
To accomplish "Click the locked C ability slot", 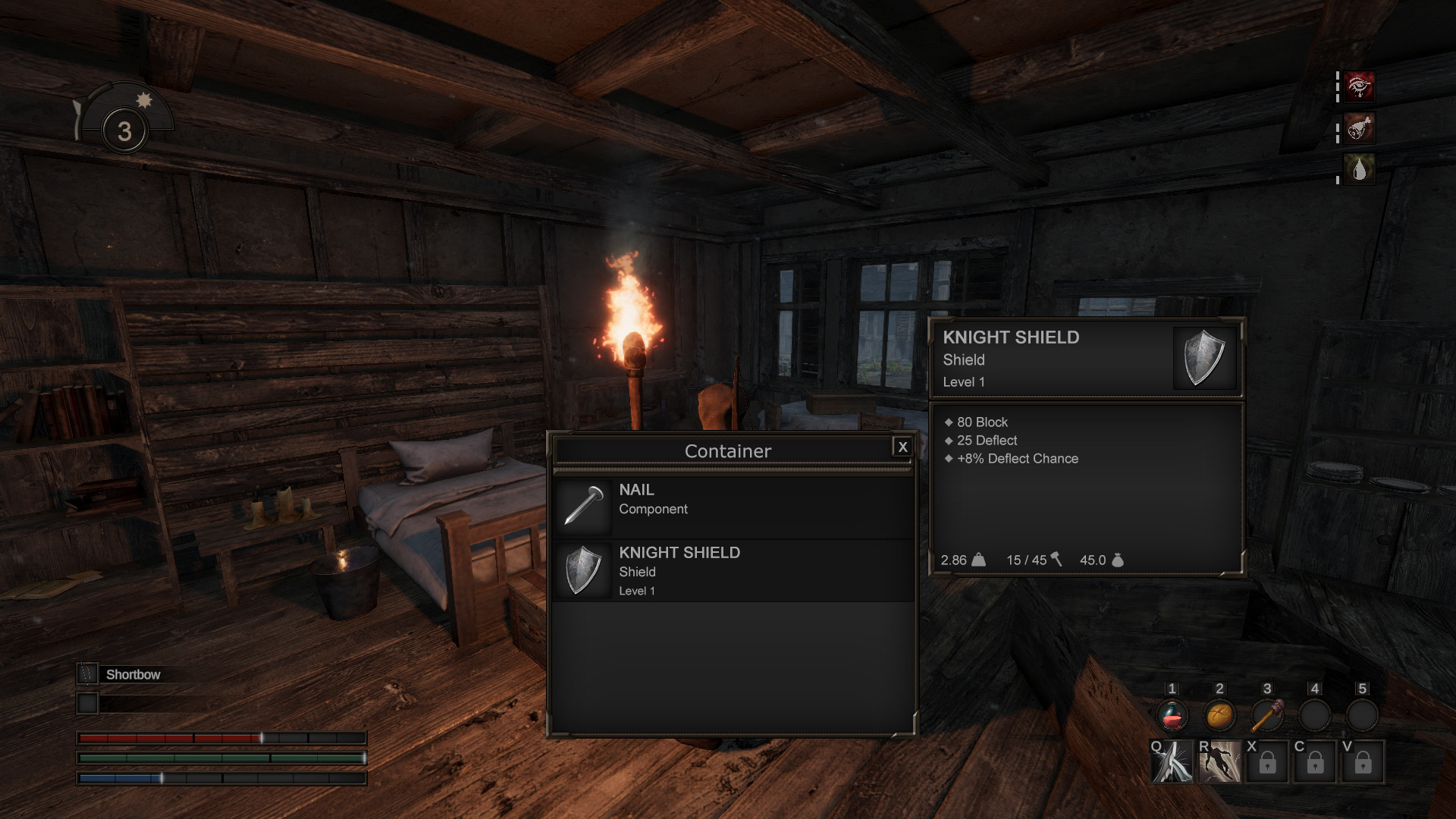I will (x=1316, y=762).
